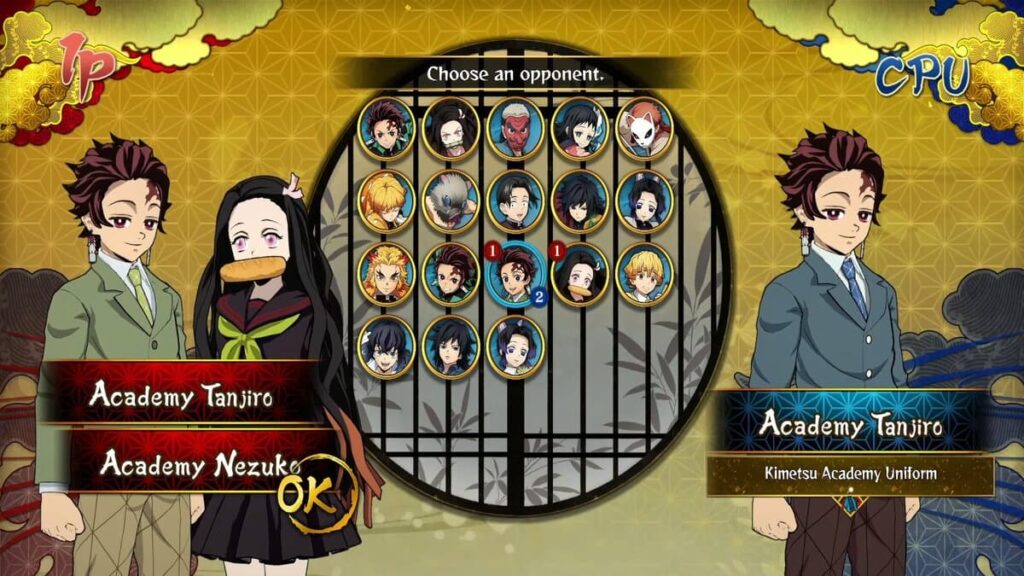Select Urokodaki's red tengu mask portrait
1024x576 pixels.
(x=515, y=128)
